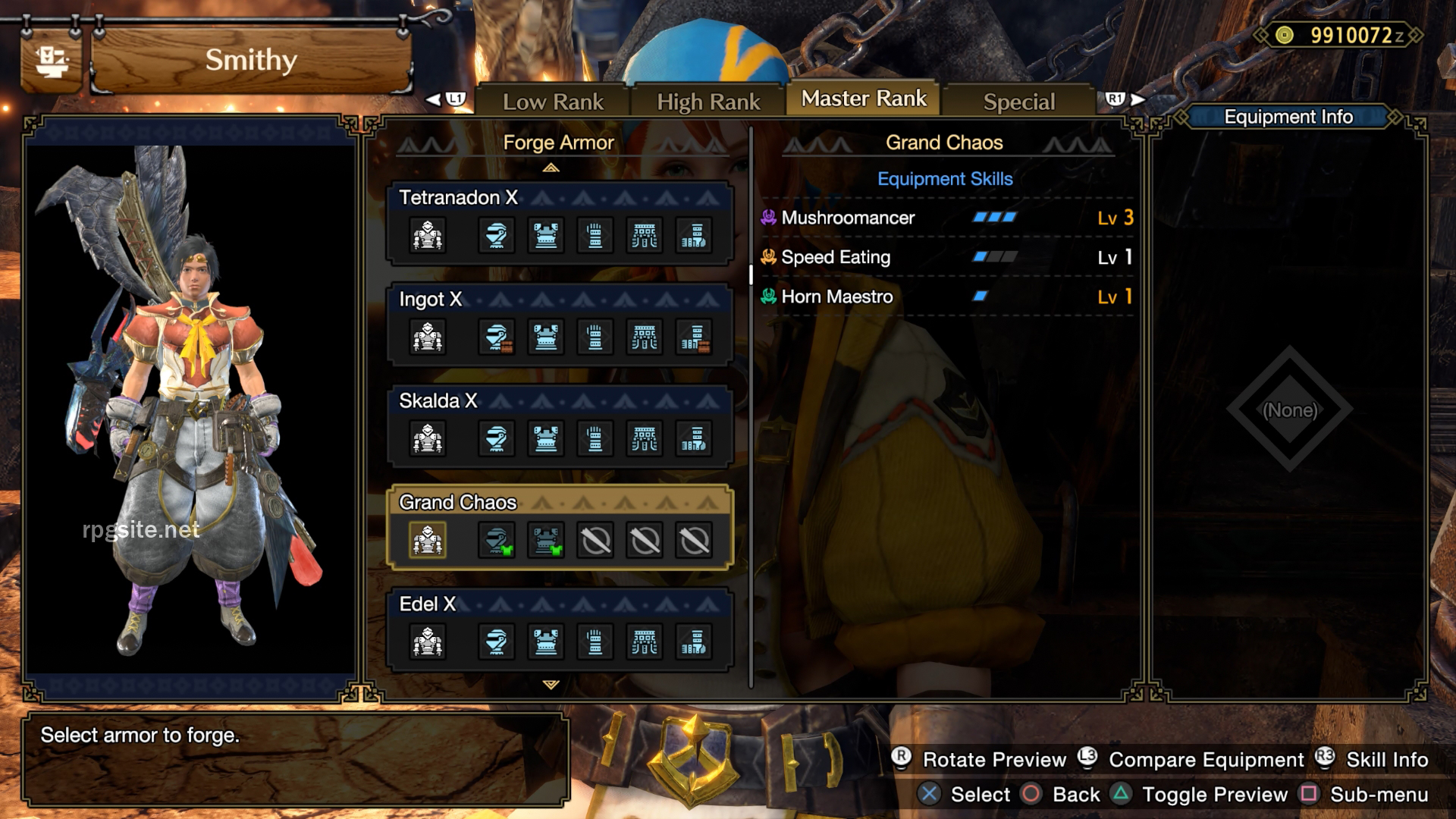The image size is (1456, 819).
Task: Select the Edel X leg armor icon
Action: click(694, 642)
